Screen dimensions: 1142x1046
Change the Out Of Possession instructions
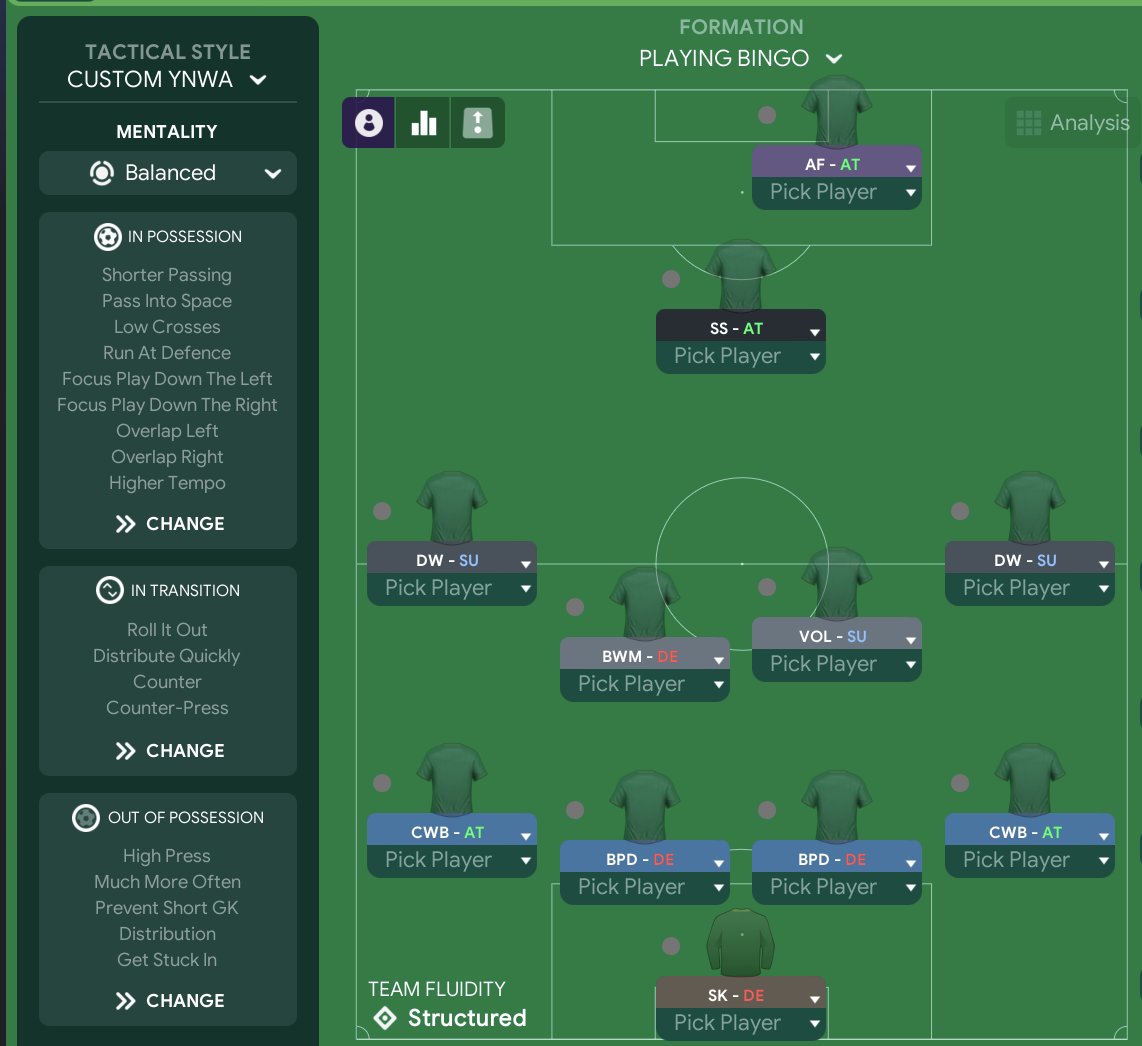(x=168, y=1001)
